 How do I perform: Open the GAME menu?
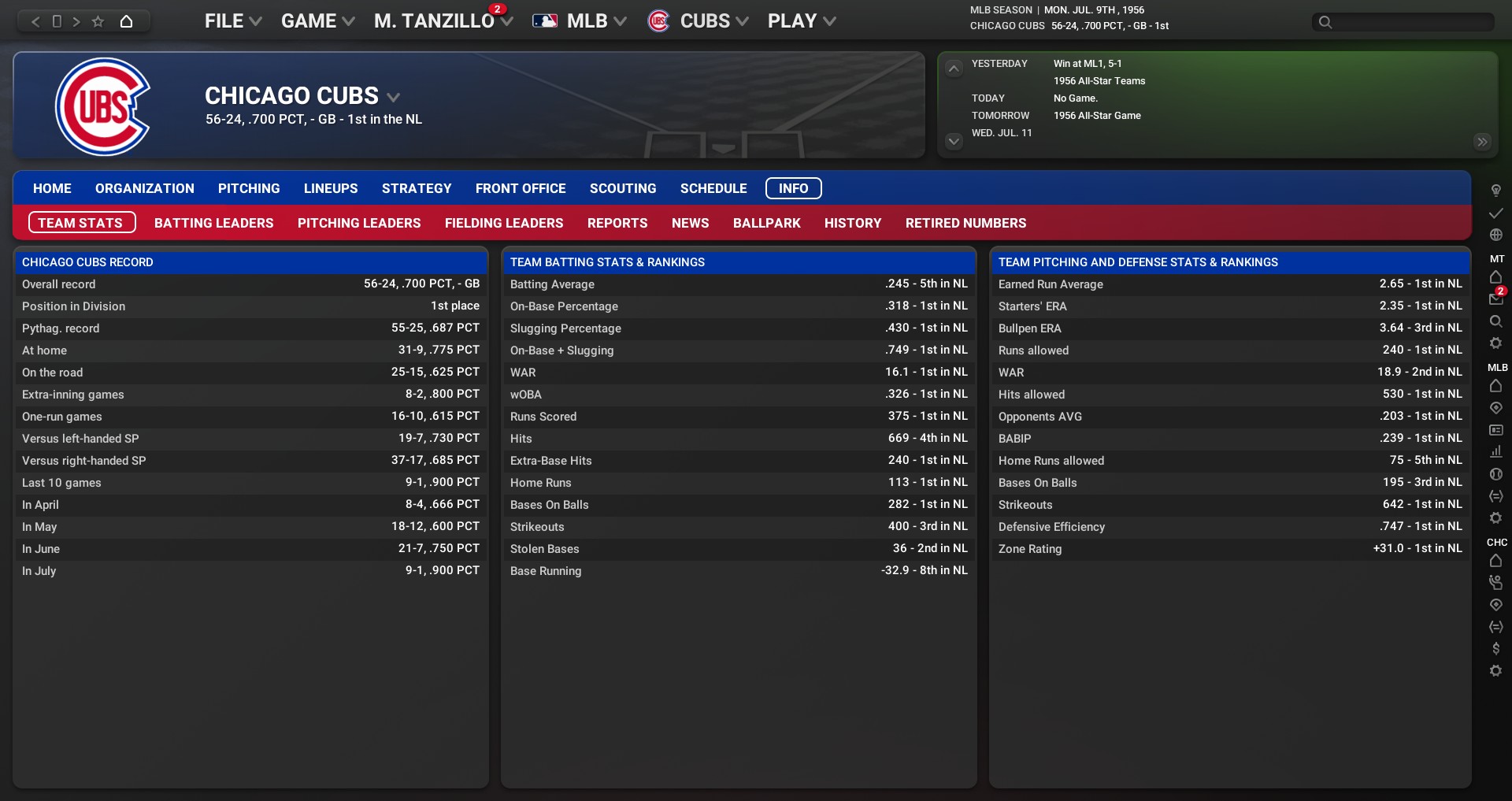pyautogui.click(x=317, y=21)
